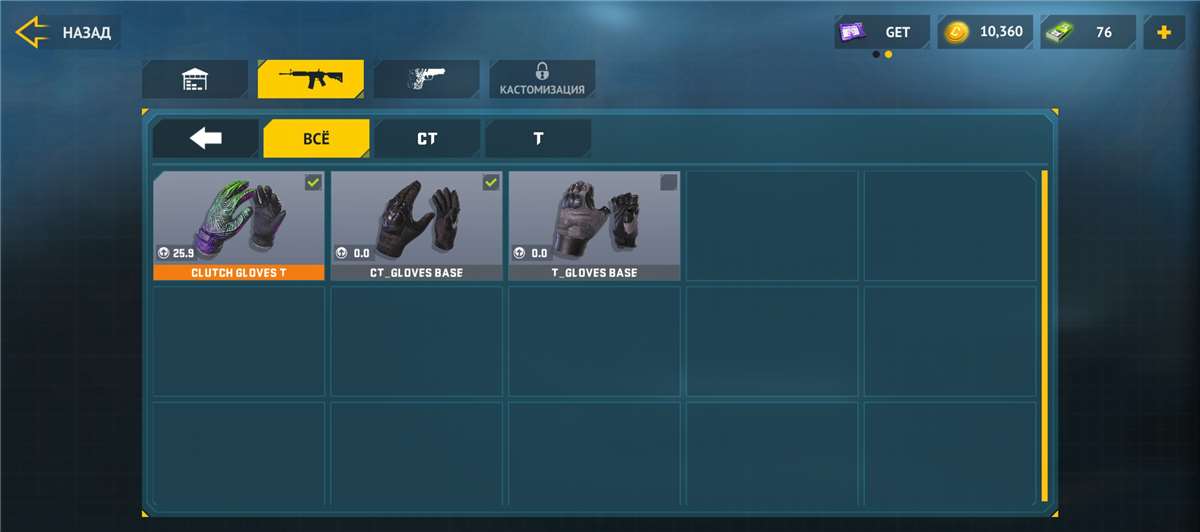Open the garage storage tab
The height and width of the screenshot is (532, 1200).
tap(195, 79)
